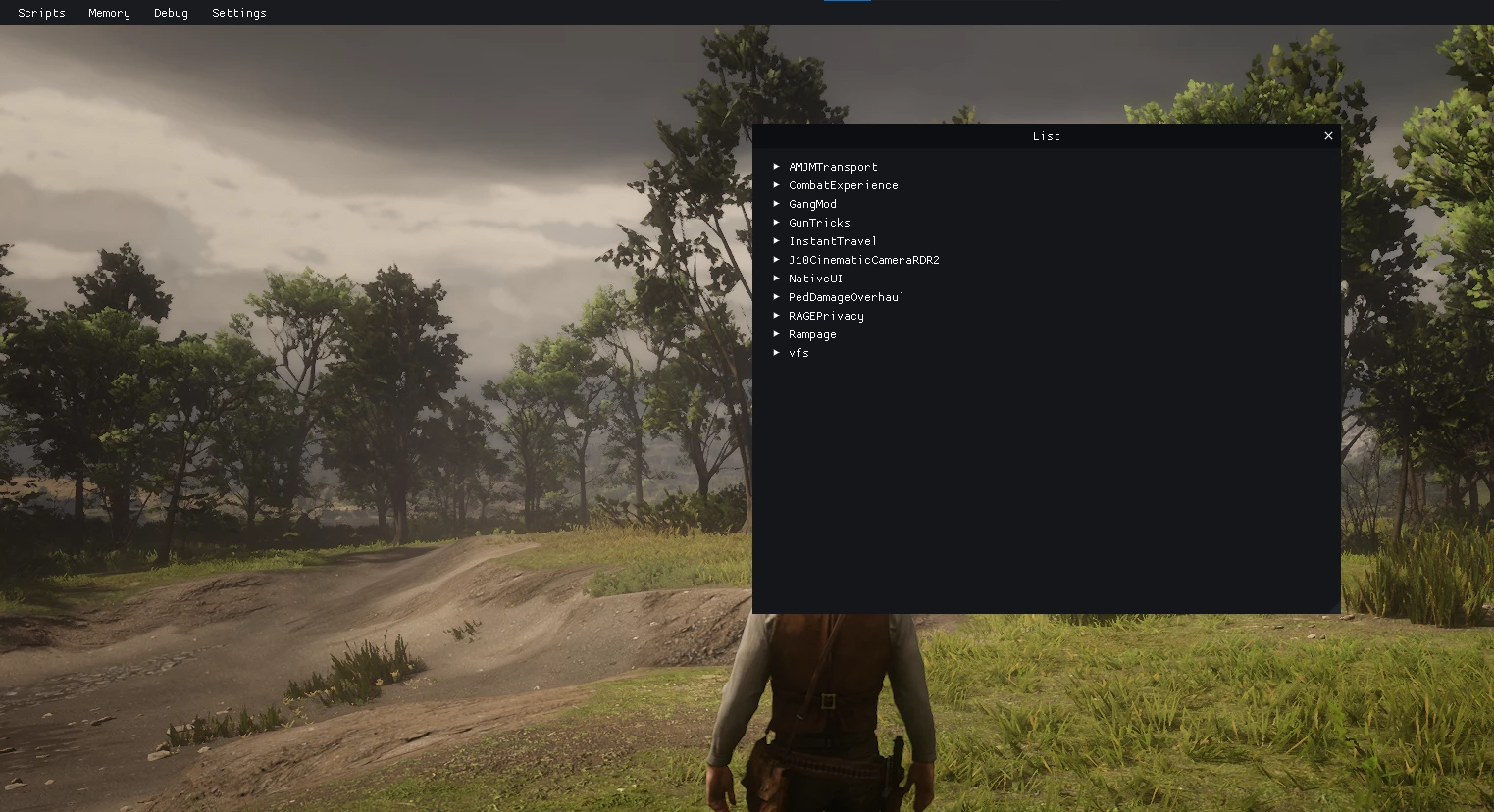Expand the AMJMTransport entry
Viewport: 1494px width, 812px height.
tap(777, 167)
